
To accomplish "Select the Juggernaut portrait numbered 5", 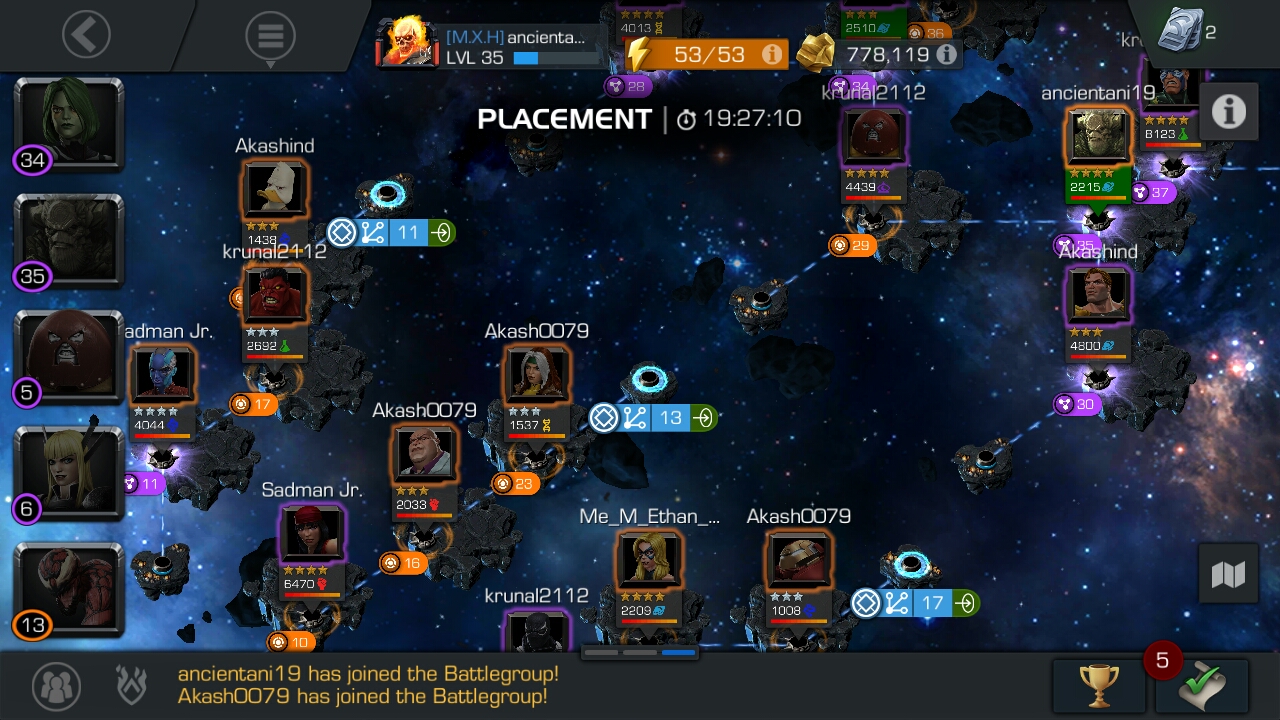I will point(68,356).
